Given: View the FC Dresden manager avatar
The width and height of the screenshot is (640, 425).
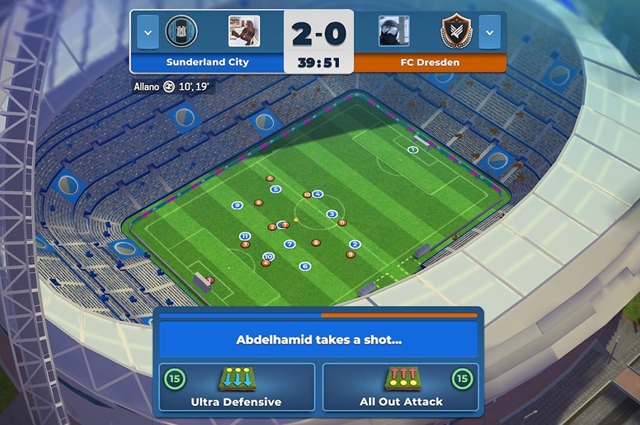Looking at the screenshot, I should tap(394, 31).
